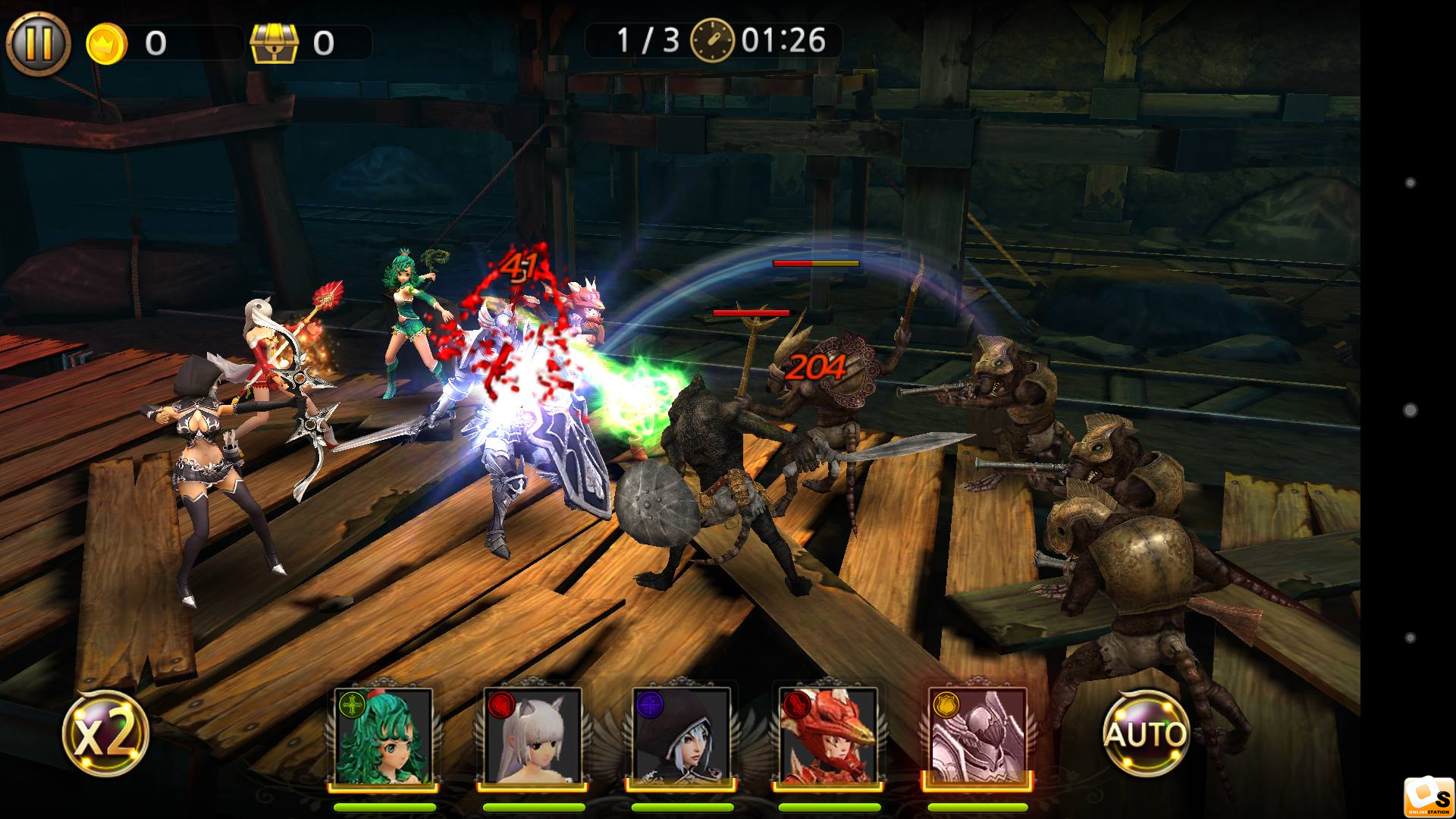The image size is (1456, 819).
Task: Toggle the x2 battle speed
Action: pyautogui.click(x=105, y=734)
